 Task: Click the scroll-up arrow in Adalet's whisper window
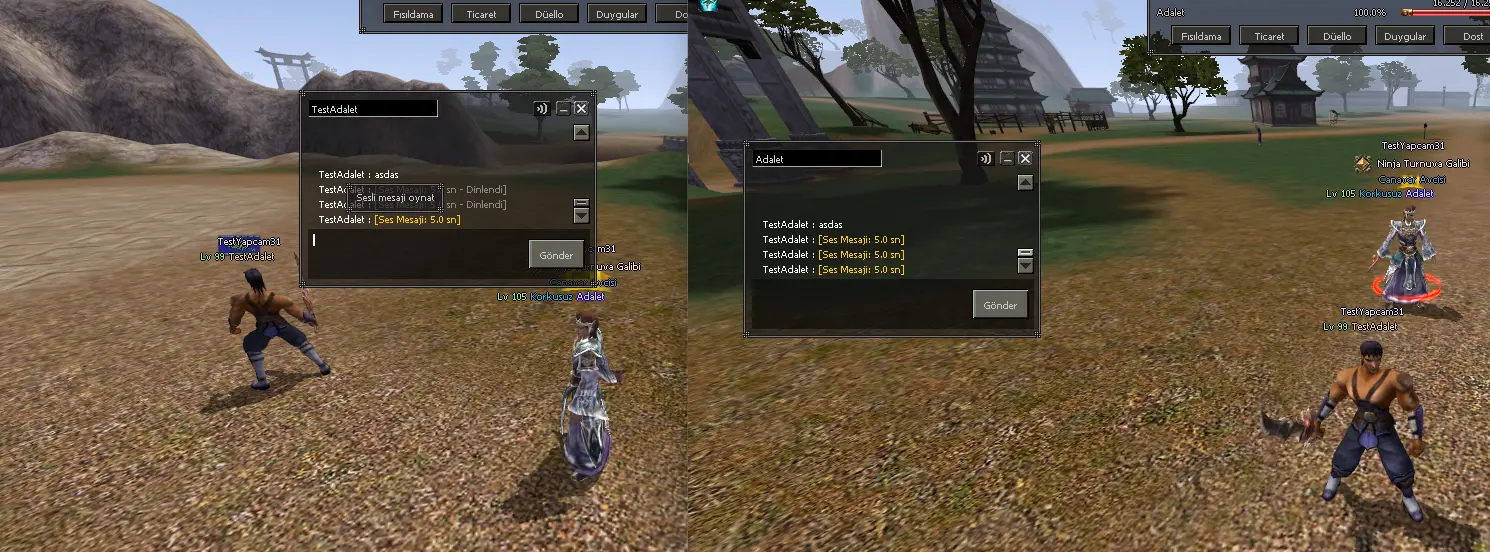[1025, 182]
